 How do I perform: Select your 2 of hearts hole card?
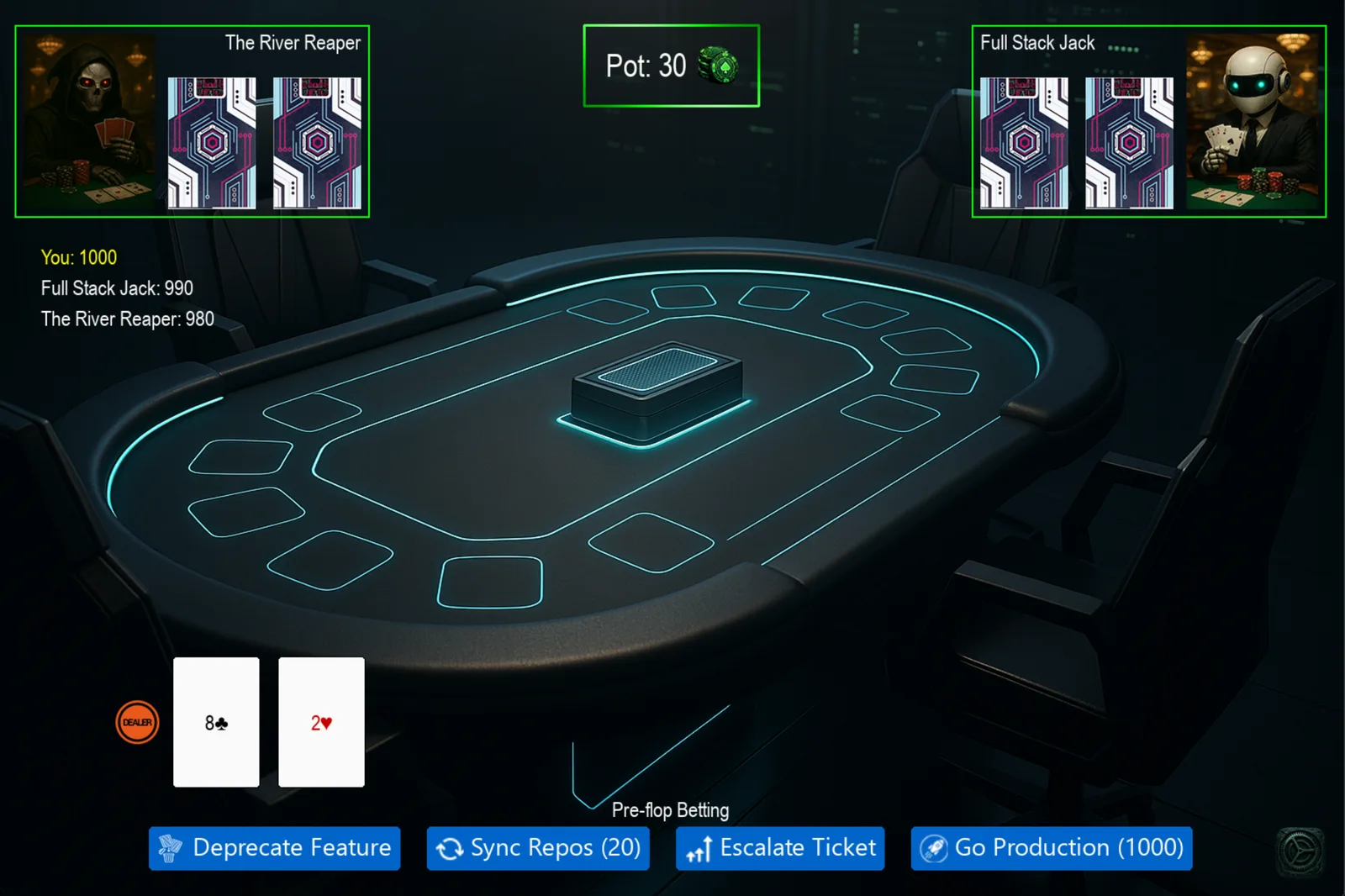coord(320,722)
